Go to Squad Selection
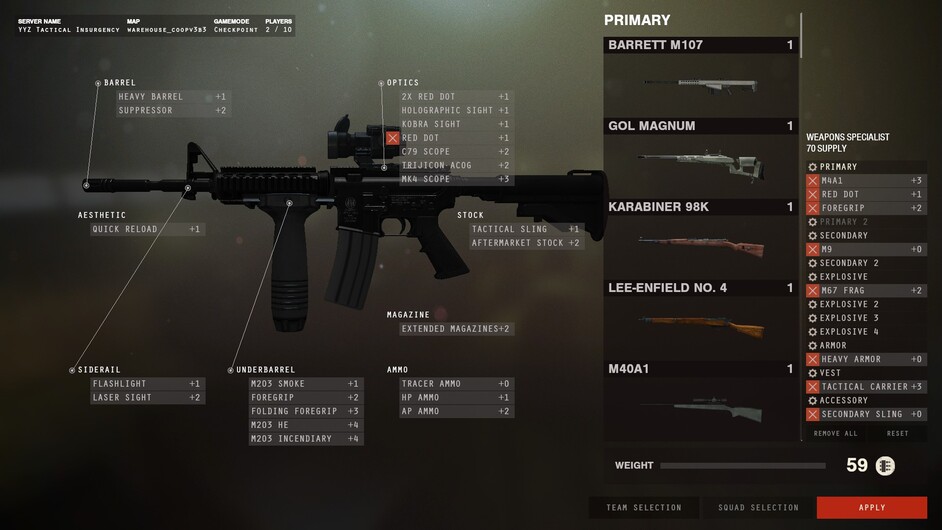Screen dimensions: 942x530 pyautogui.click(x=758, y=507)
